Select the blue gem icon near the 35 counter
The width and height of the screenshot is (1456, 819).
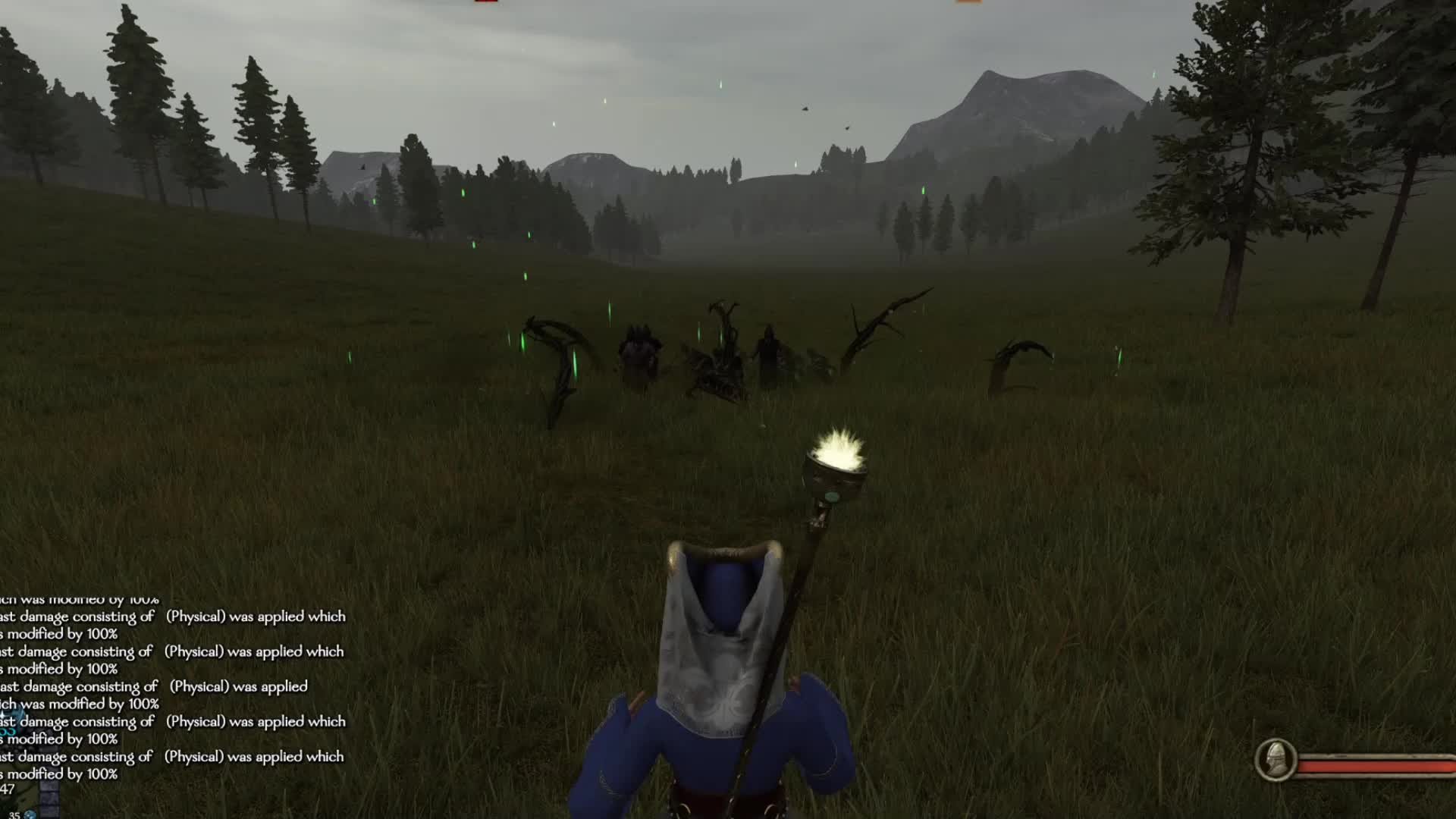point(29,813)
